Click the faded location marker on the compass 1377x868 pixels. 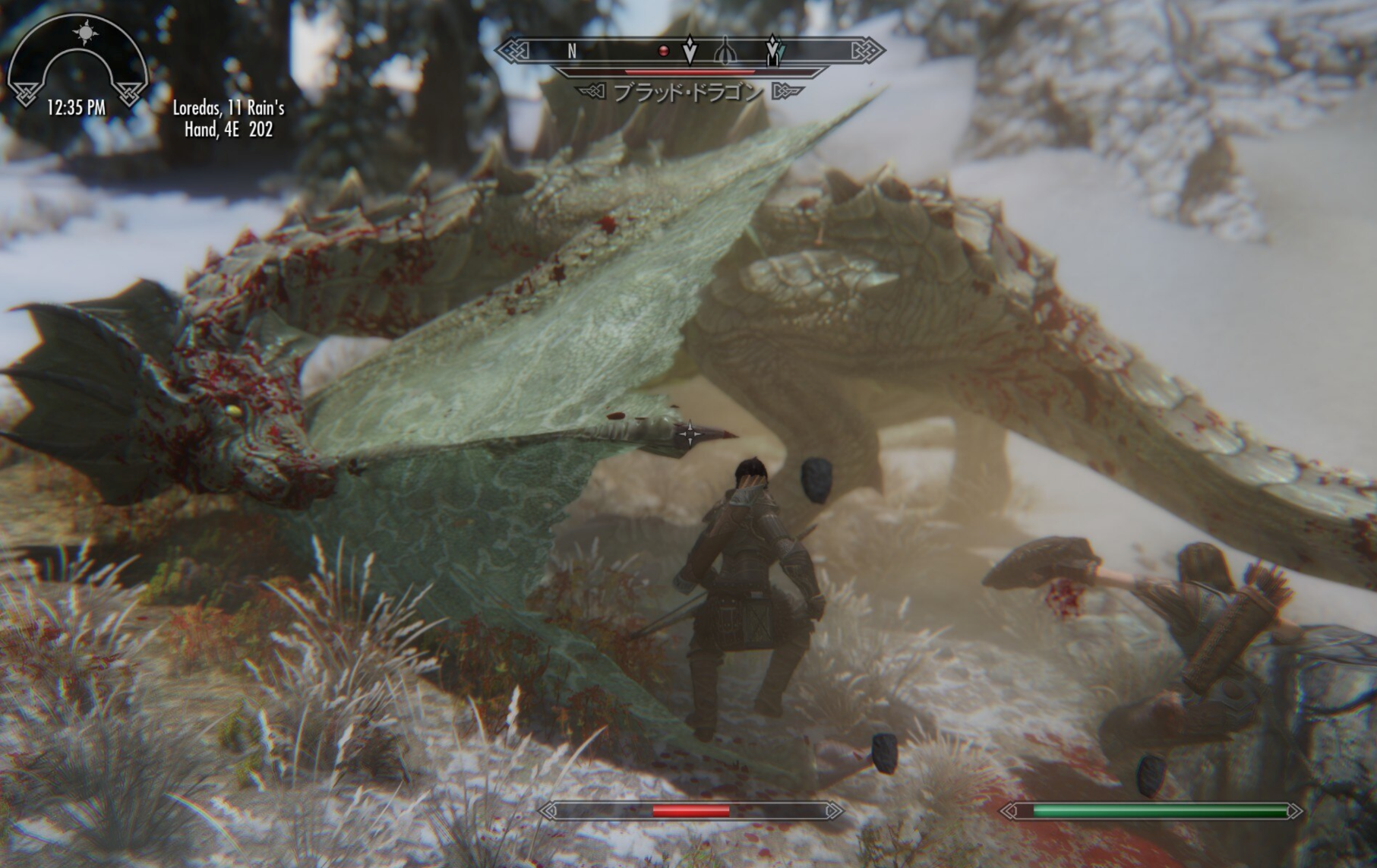point(725,50)
